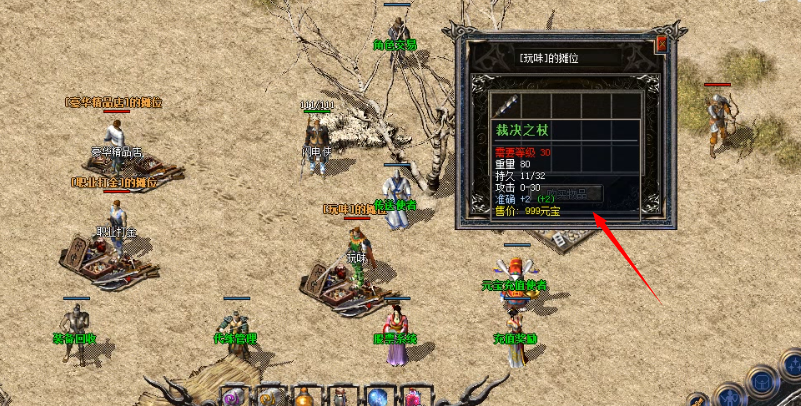Click the 购买物品 buy button
Screen dimensions: 801x406
click(572, 192)
